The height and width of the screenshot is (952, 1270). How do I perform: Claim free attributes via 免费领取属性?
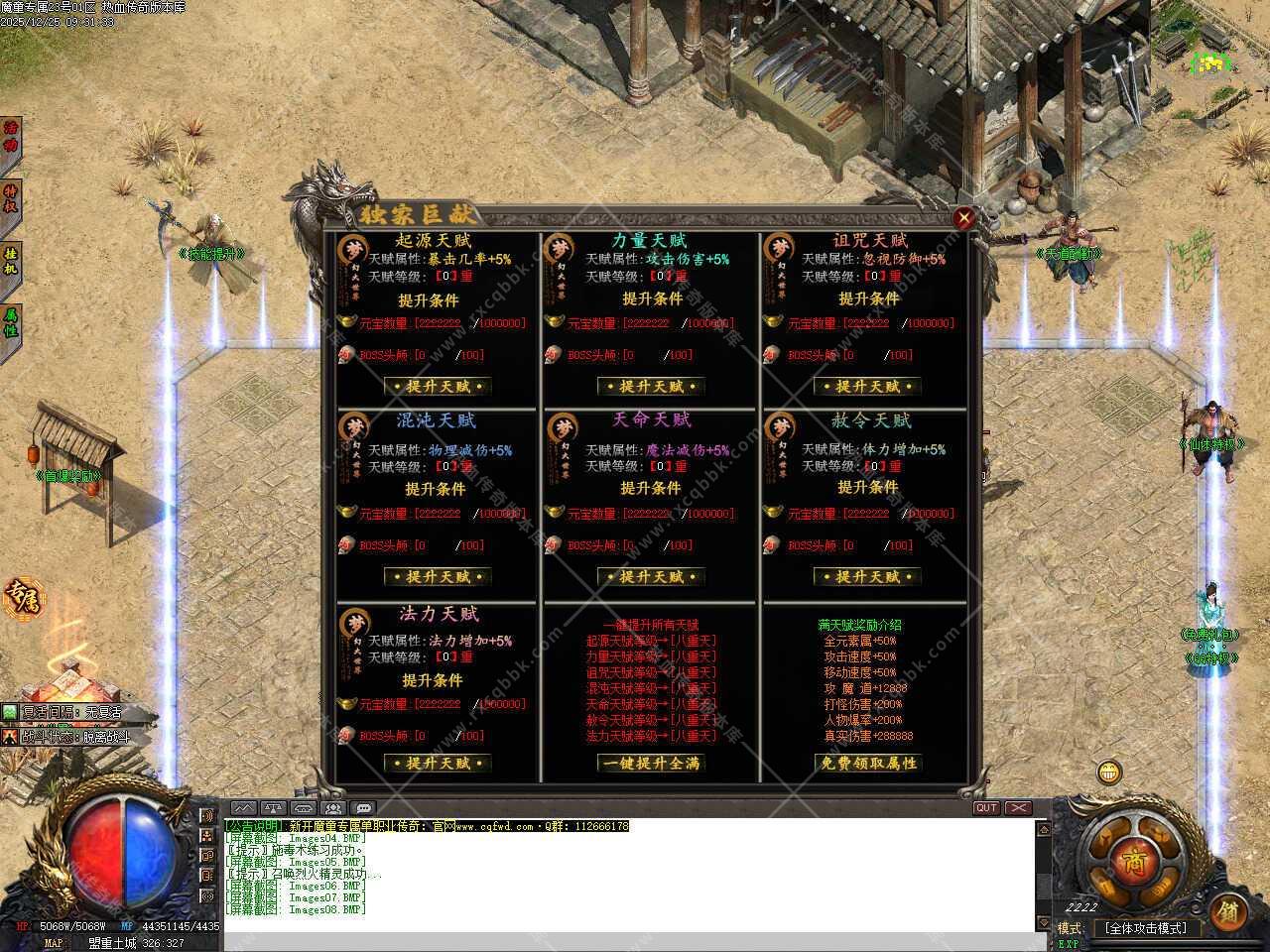tap(867, 763)
